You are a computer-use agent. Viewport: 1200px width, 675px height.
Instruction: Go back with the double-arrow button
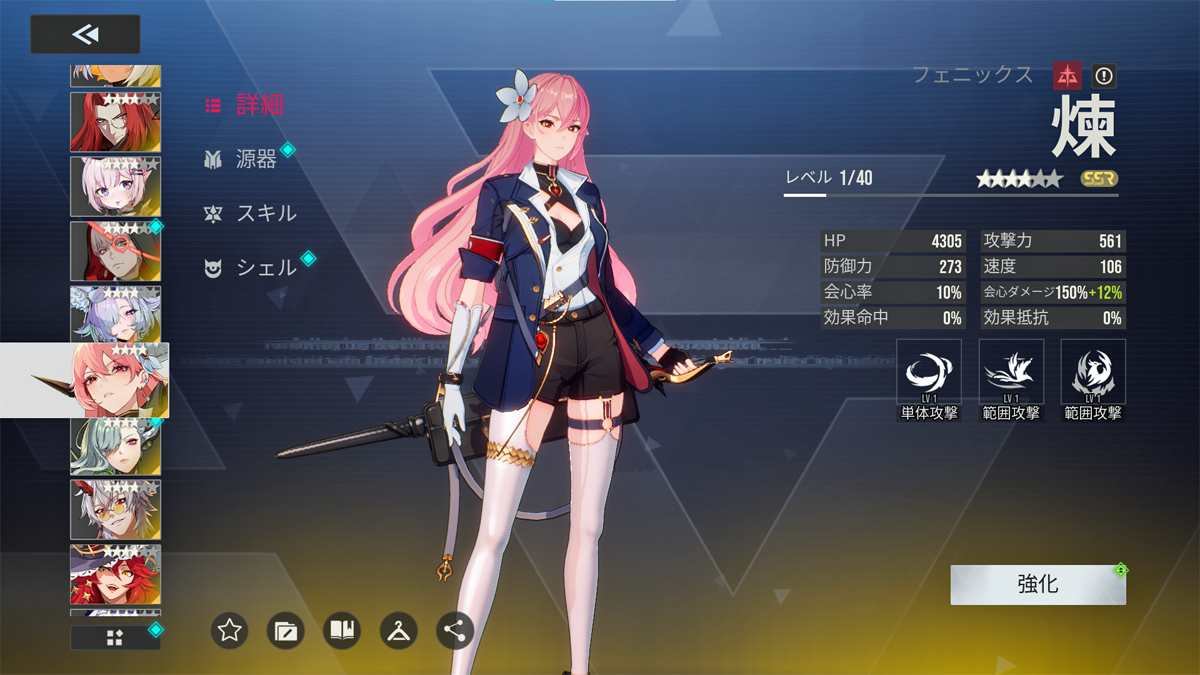tap(85, 35)
